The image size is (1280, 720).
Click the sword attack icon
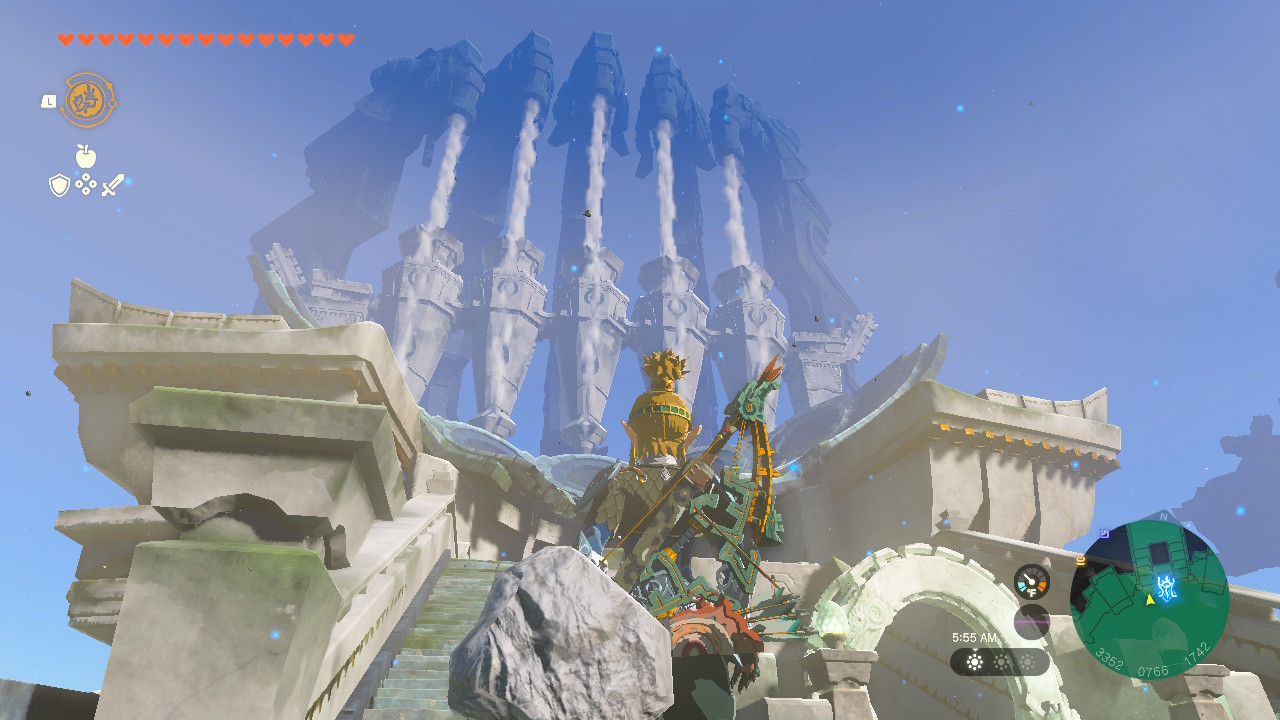(114, 184)
